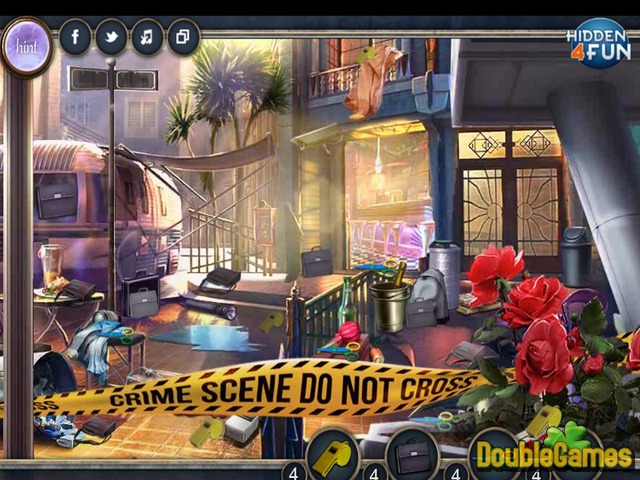The image size is (640, 480).
Task: Select the yellow whistle target icon
Action: (x=332, y=453)
